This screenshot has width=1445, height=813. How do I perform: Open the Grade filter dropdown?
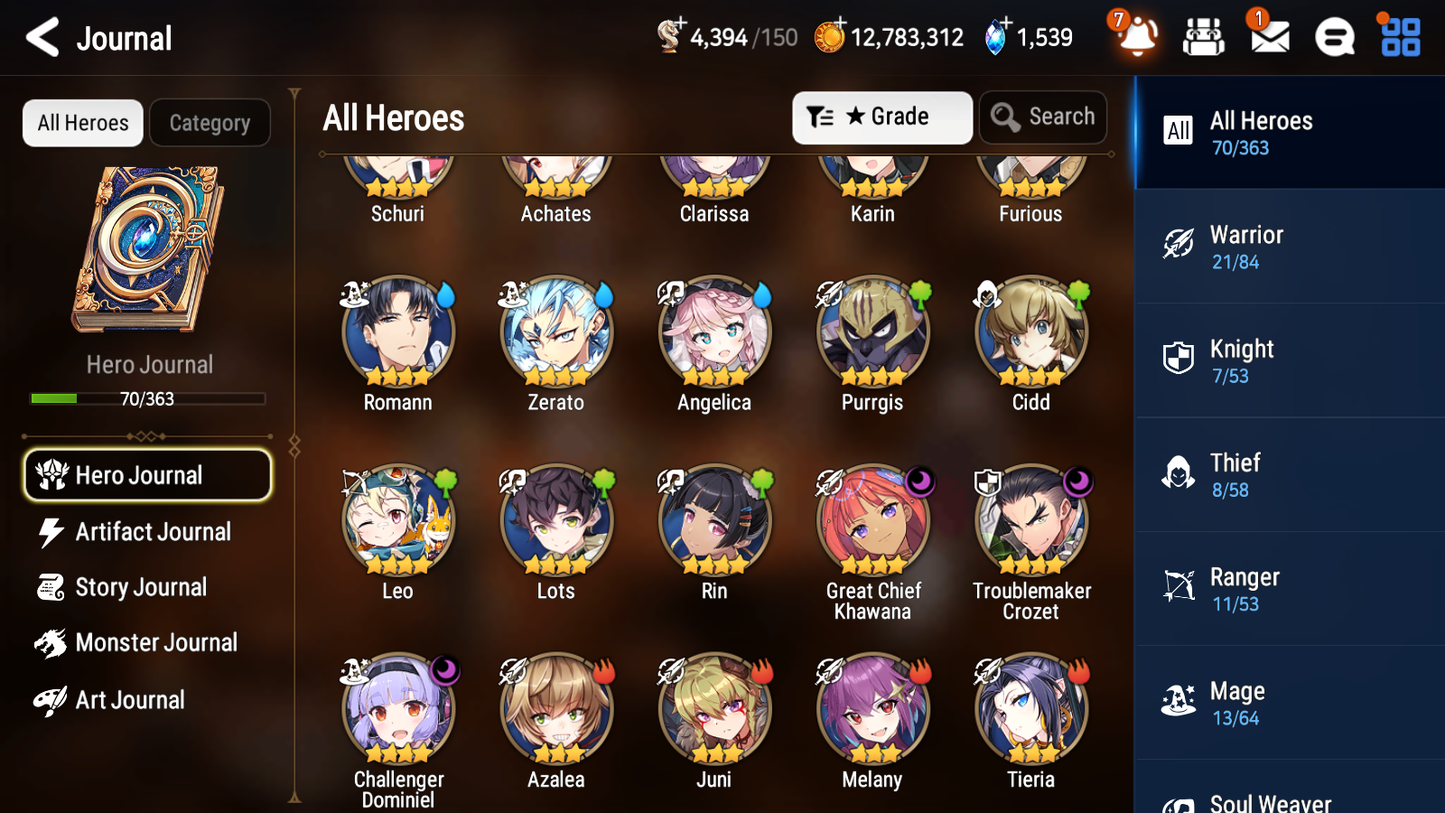click(882, 117)
